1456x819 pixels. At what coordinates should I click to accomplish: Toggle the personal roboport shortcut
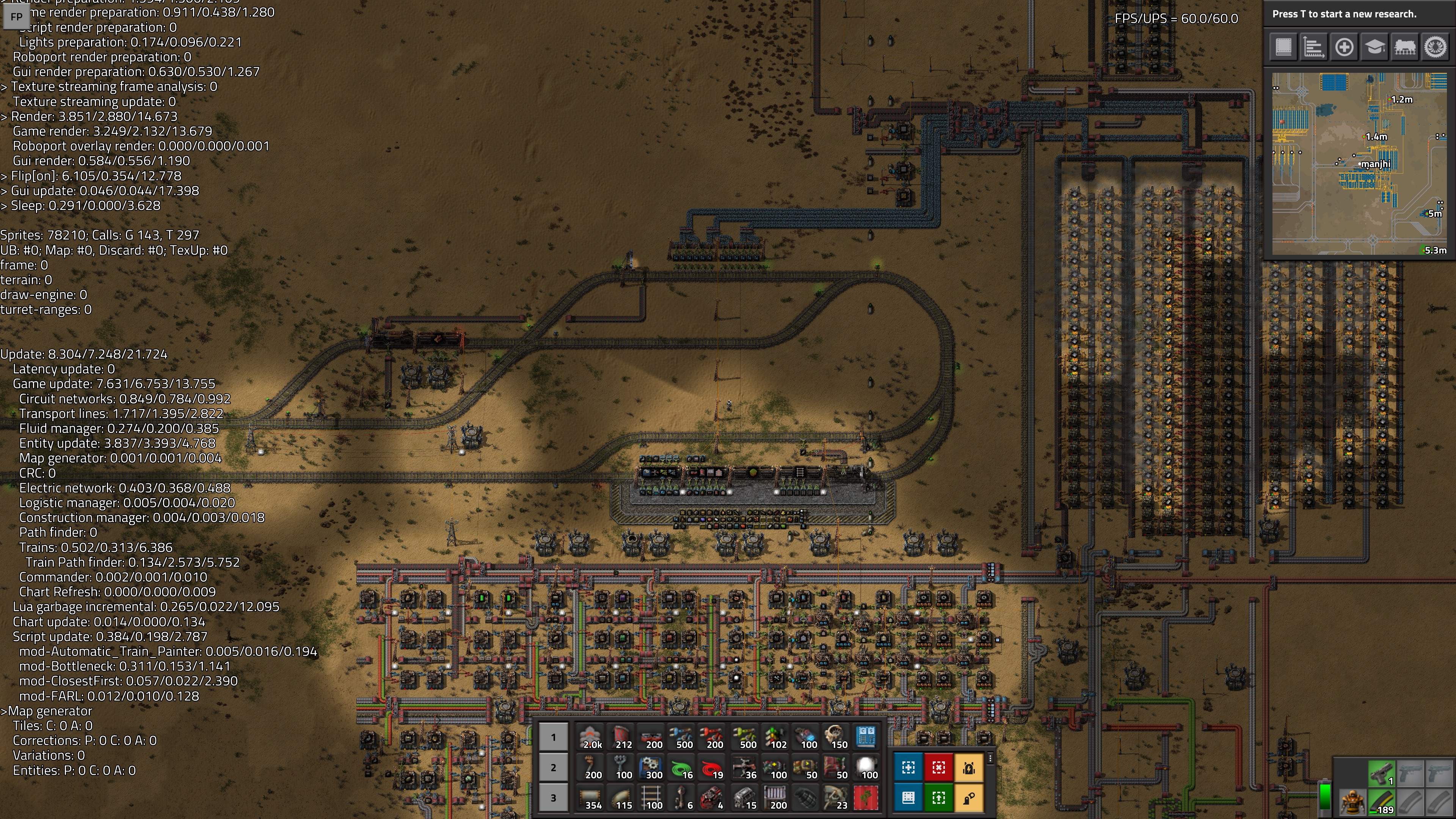point(969,767)
